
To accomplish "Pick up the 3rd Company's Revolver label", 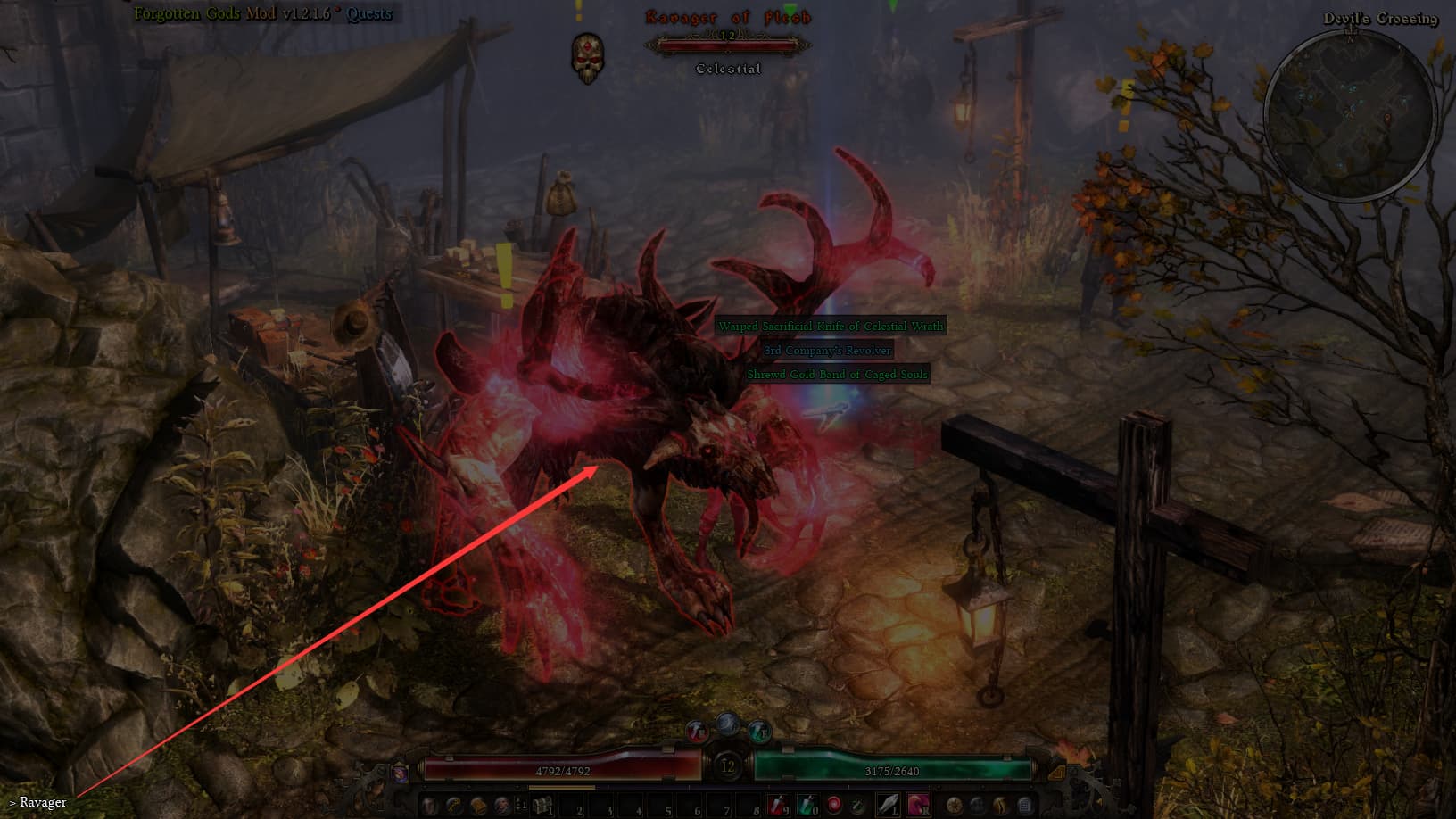I will click(827, 351).
